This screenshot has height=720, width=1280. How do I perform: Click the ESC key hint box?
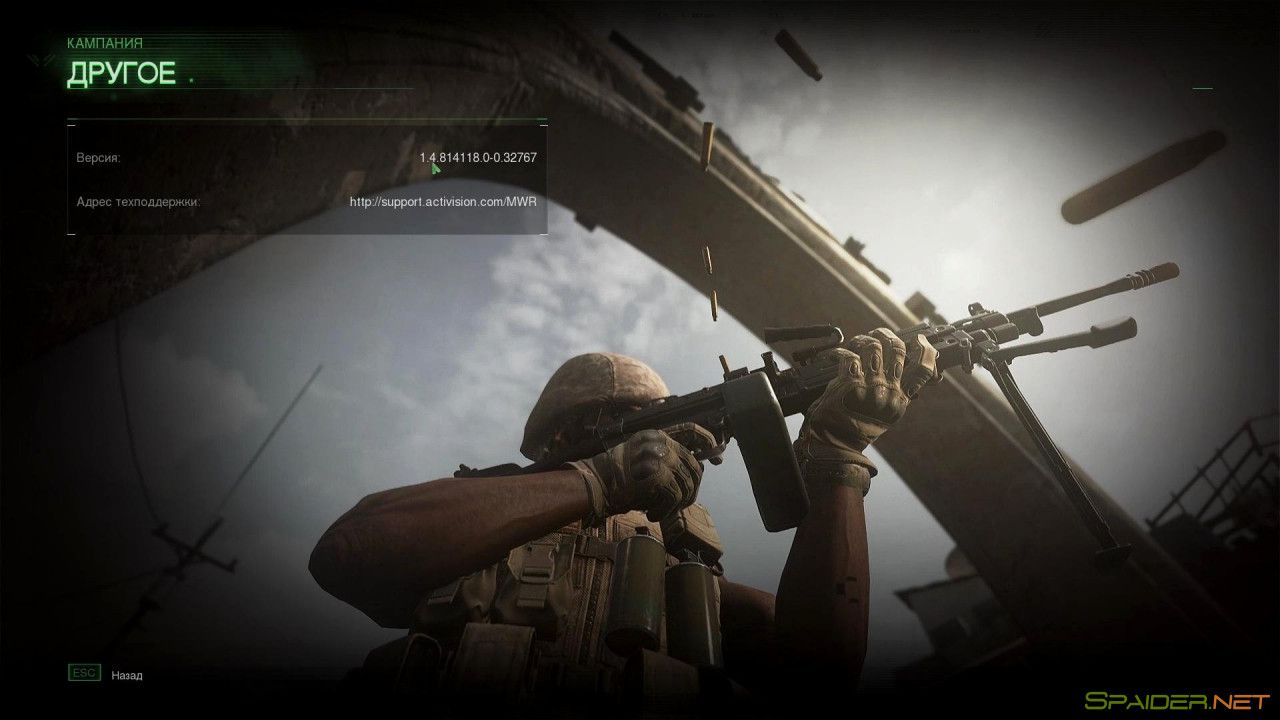click(x=85, y=672)
